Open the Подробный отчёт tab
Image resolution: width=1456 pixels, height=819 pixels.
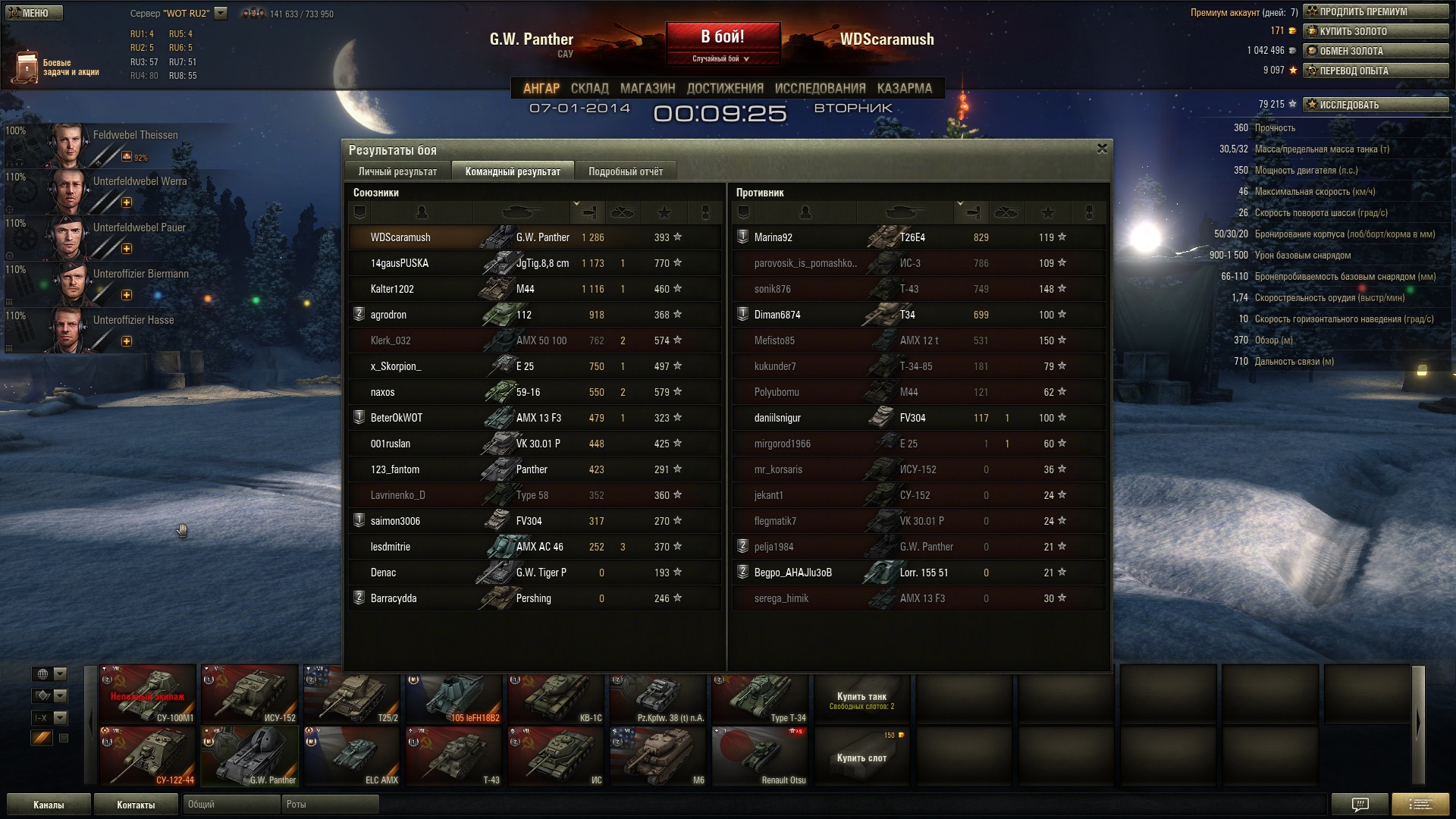[625, 171]
